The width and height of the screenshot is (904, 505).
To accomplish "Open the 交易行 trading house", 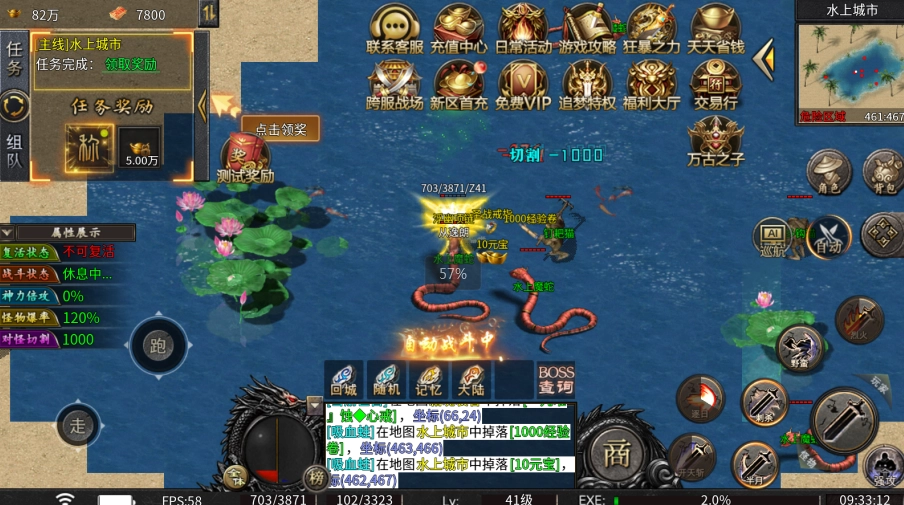I will (716, 84).
